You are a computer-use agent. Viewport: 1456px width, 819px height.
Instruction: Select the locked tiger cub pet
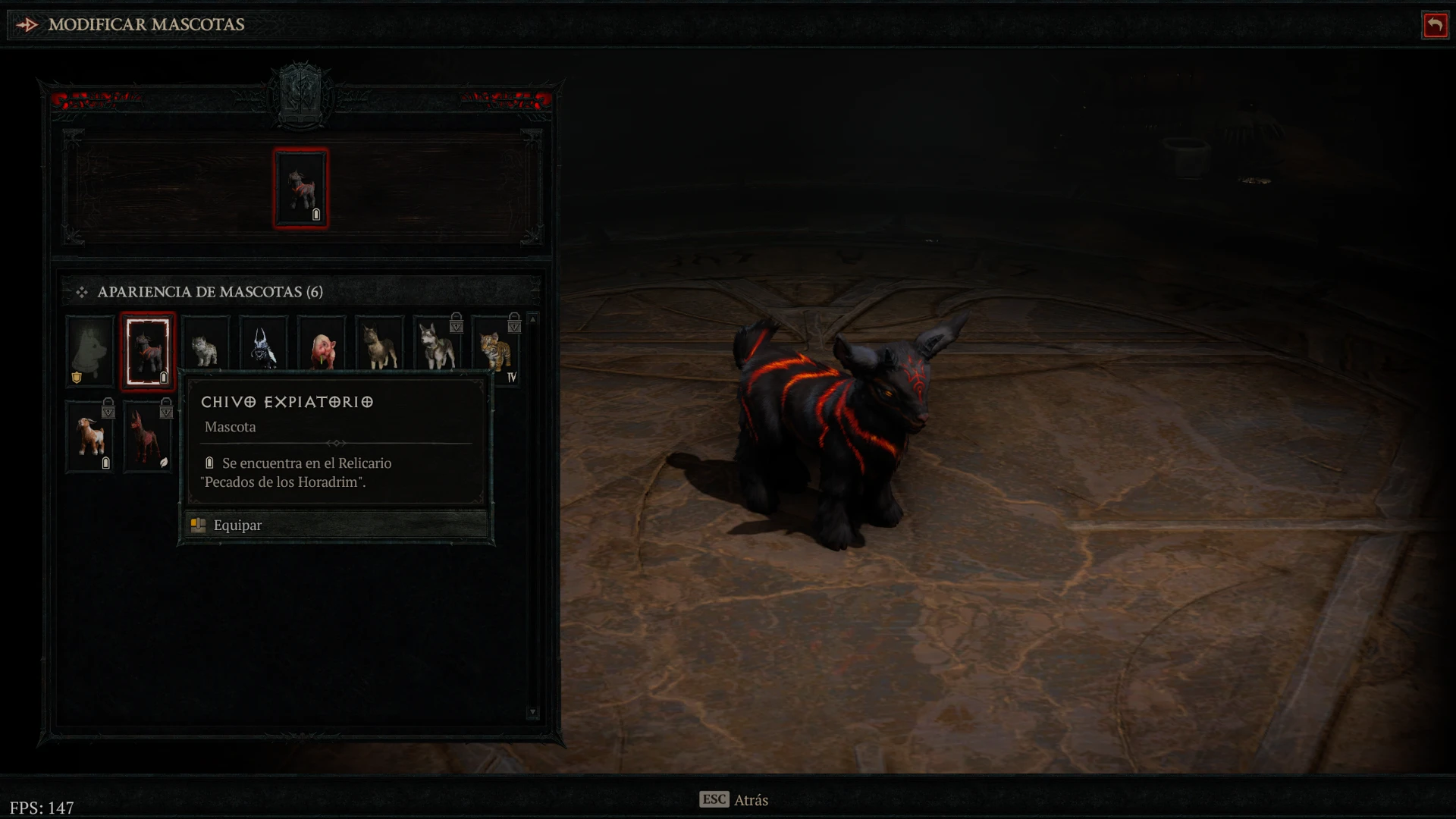(x=496, y=350)
